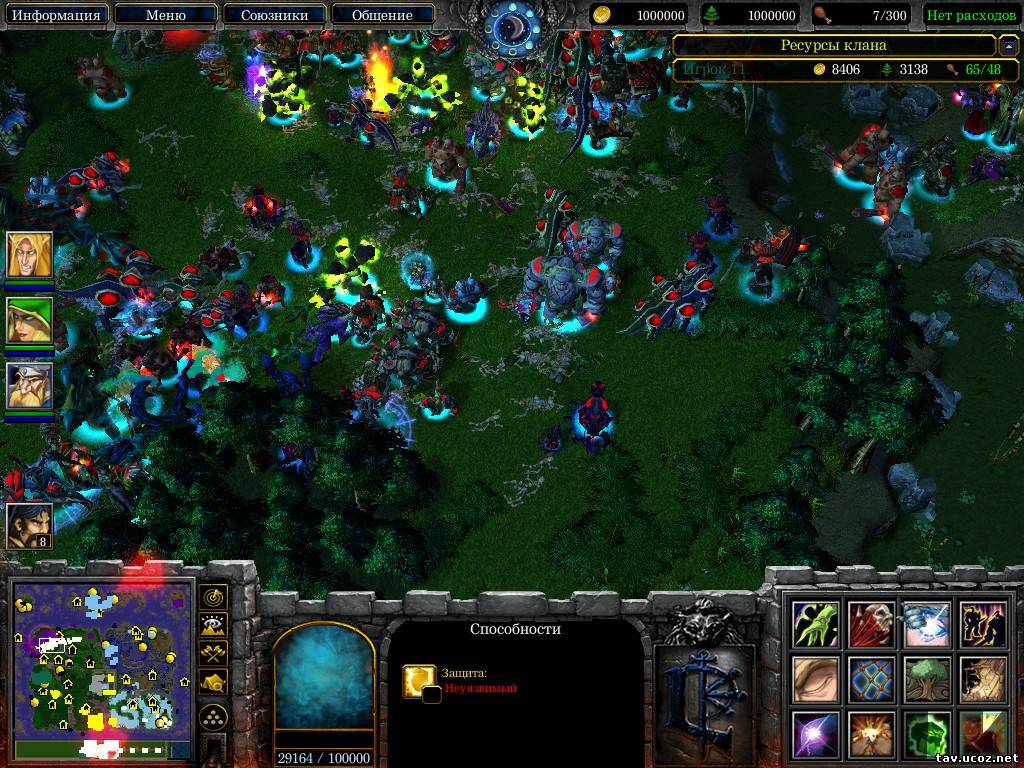
Task: Open the Общение chat log
Action: pos(382,15)
